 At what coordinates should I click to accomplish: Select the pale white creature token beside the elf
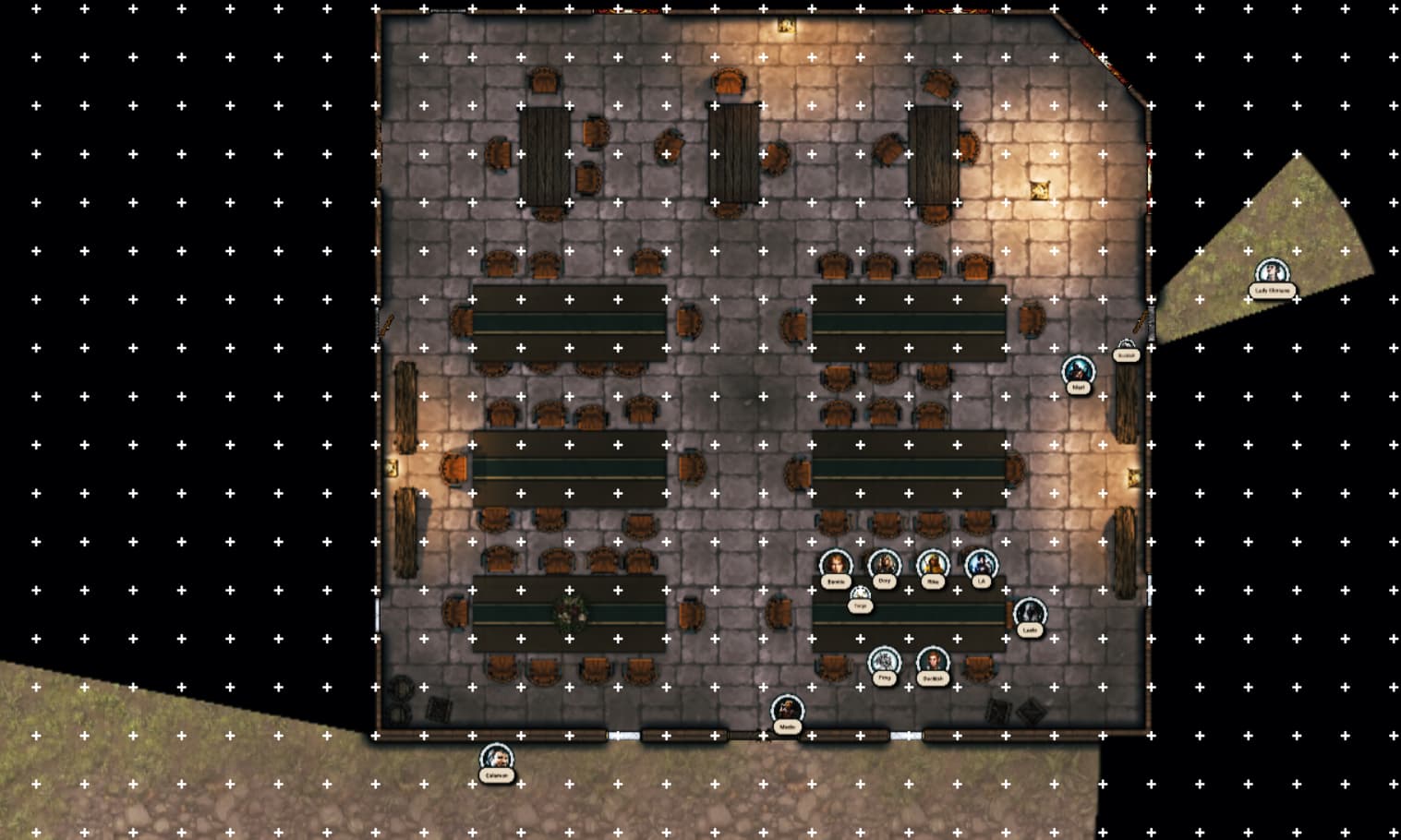(884, 662)
